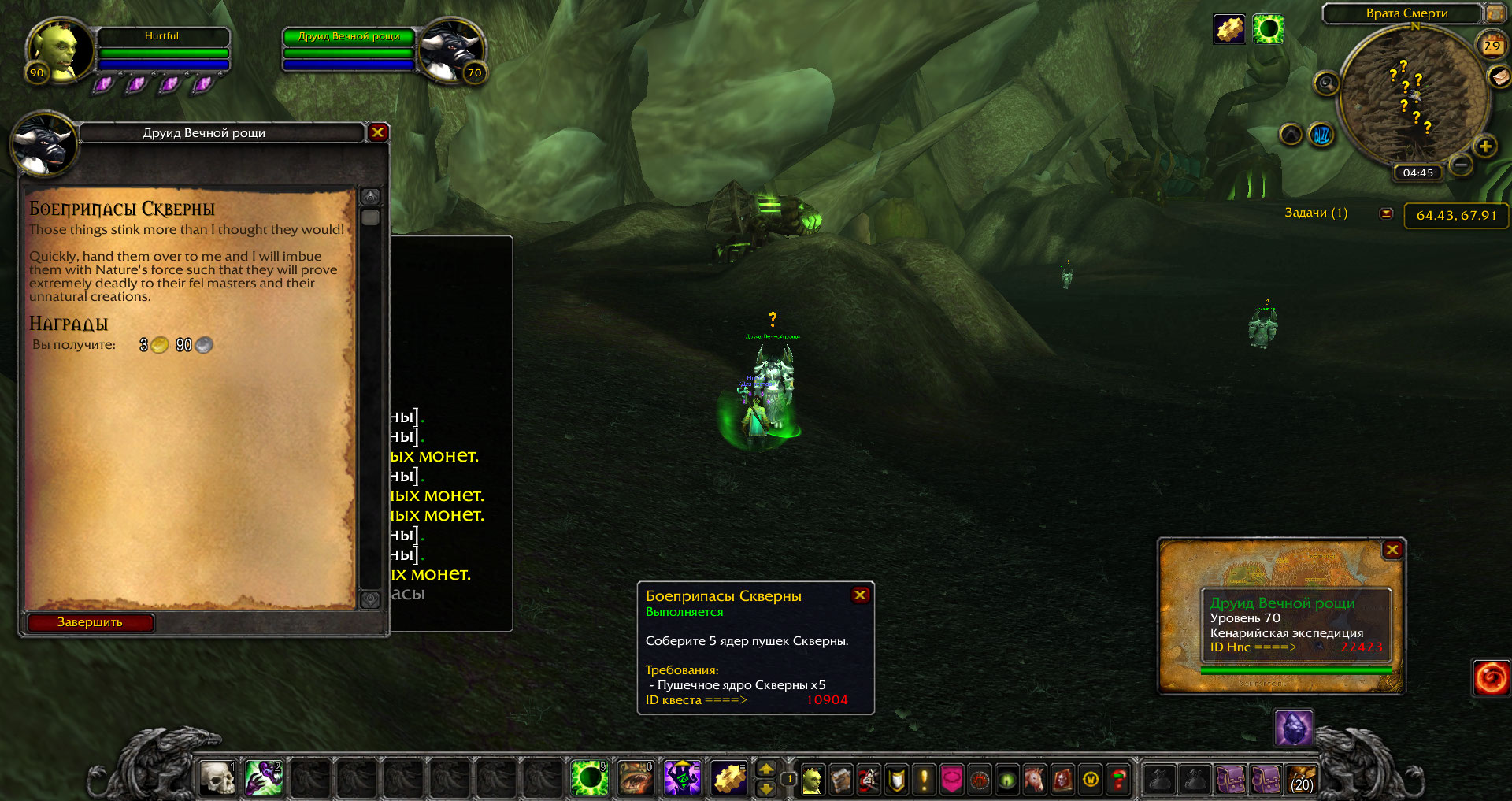Image resolution: width=1512 pixels, height=801 pixels.
Task: Open the quest log exclamation mark button
Action: click(924, 780)
